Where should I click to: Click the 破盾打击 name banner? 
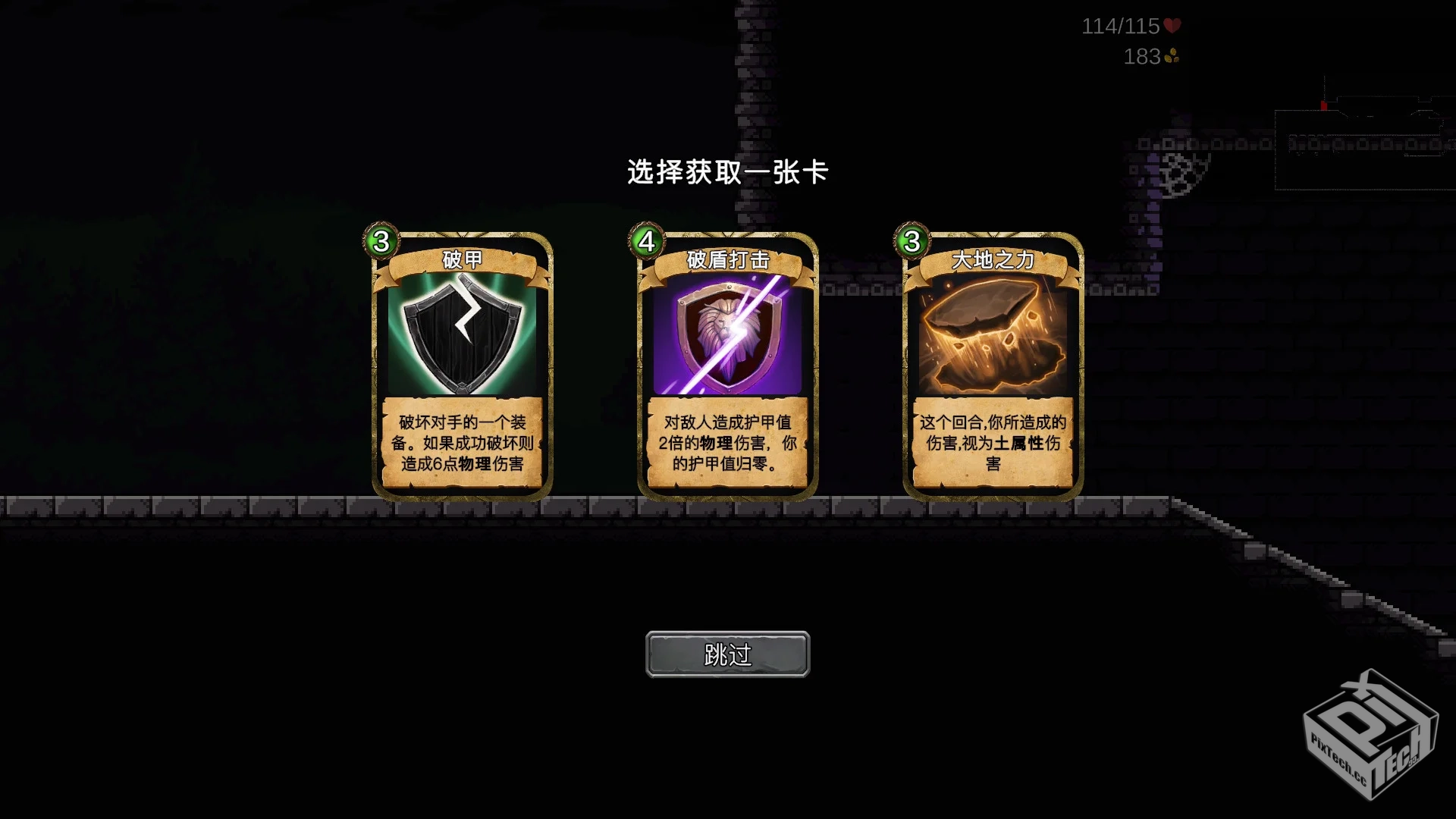click(726, 260)
